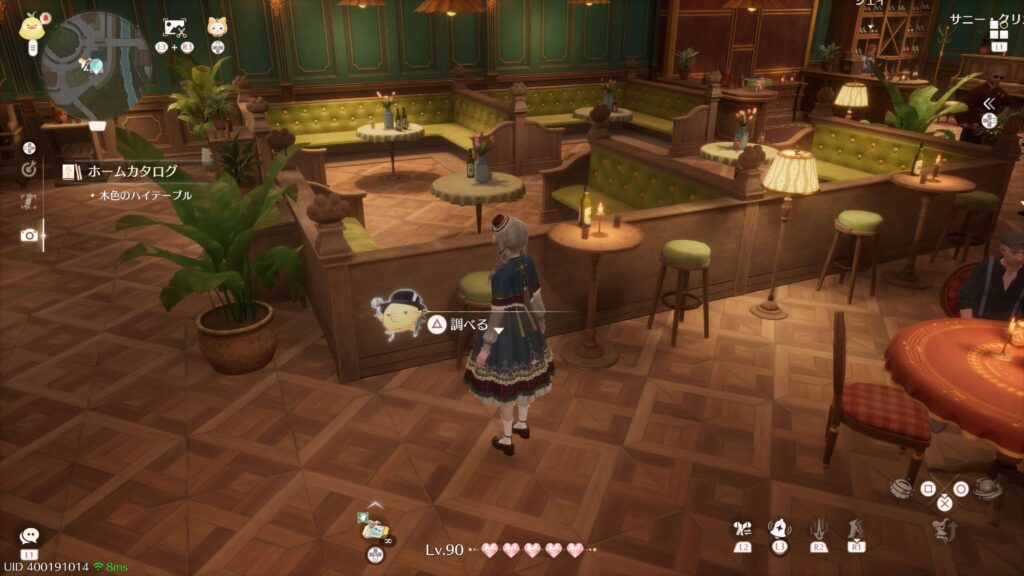Expand the double-chevron panel on the right

point(988,103)
